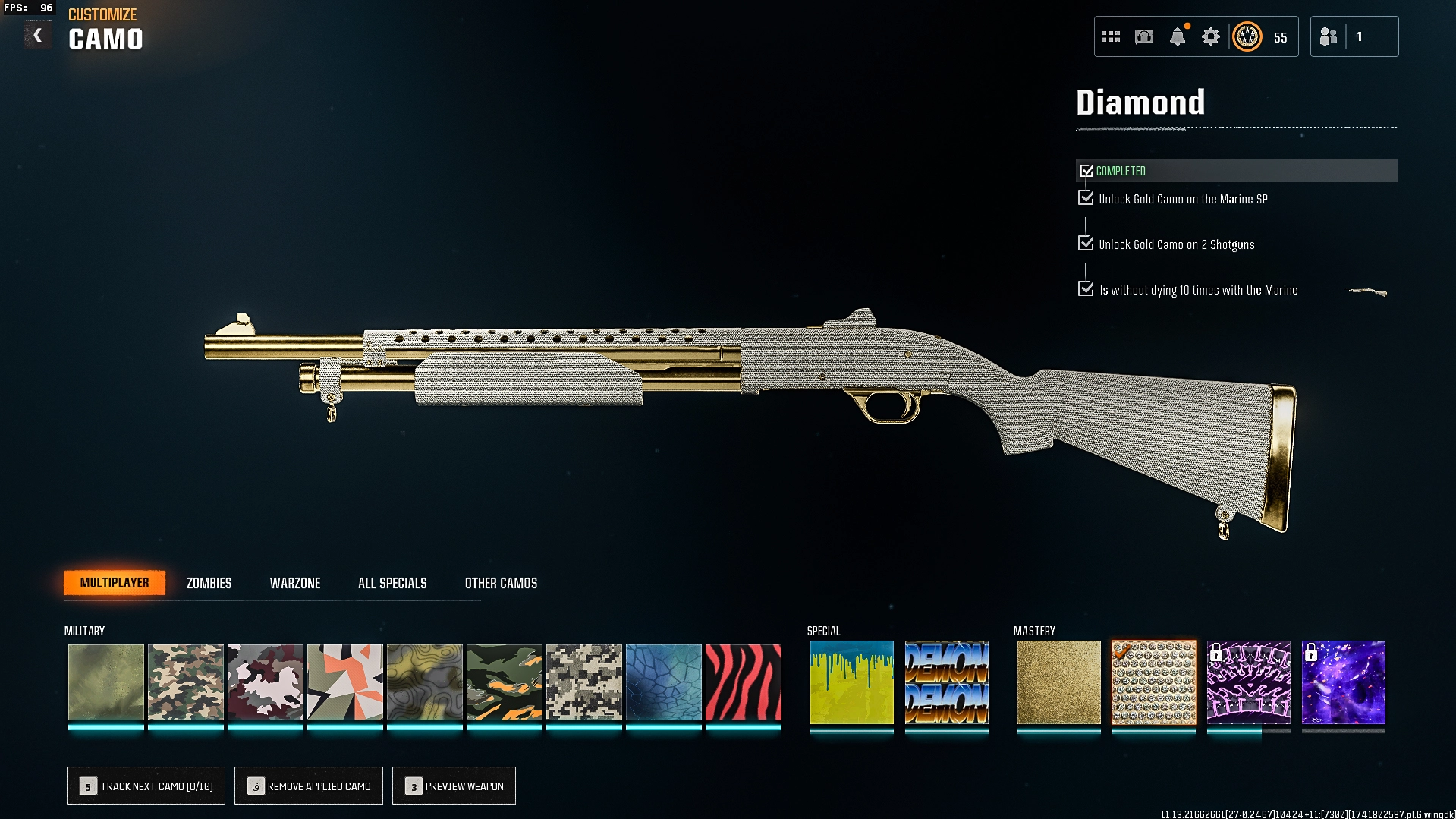Show the All Specials tab
This screenshot has width=1456, height=819.
point(392,583)
